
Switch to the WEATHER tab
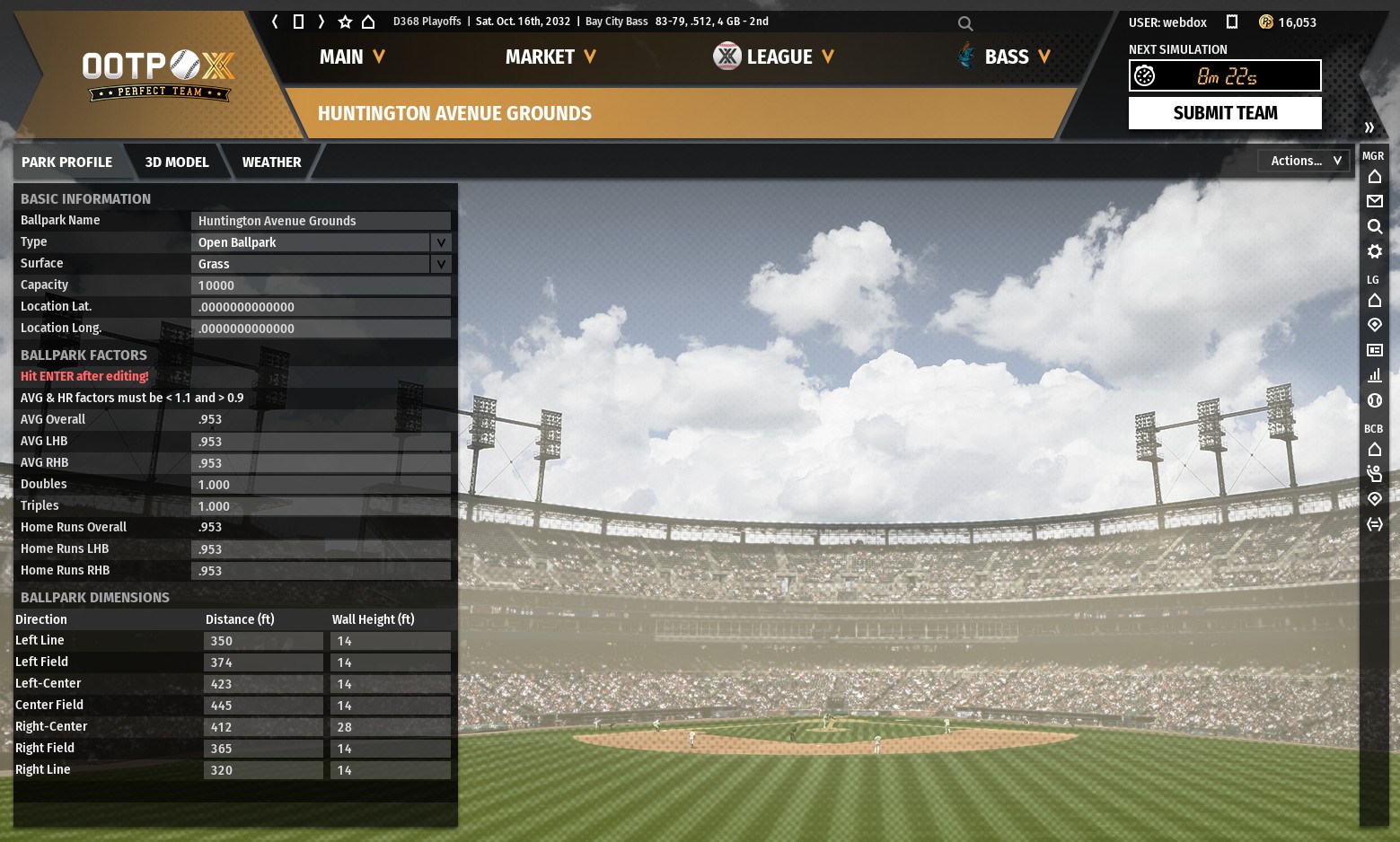pyautogui.click(x=271, y=162)
